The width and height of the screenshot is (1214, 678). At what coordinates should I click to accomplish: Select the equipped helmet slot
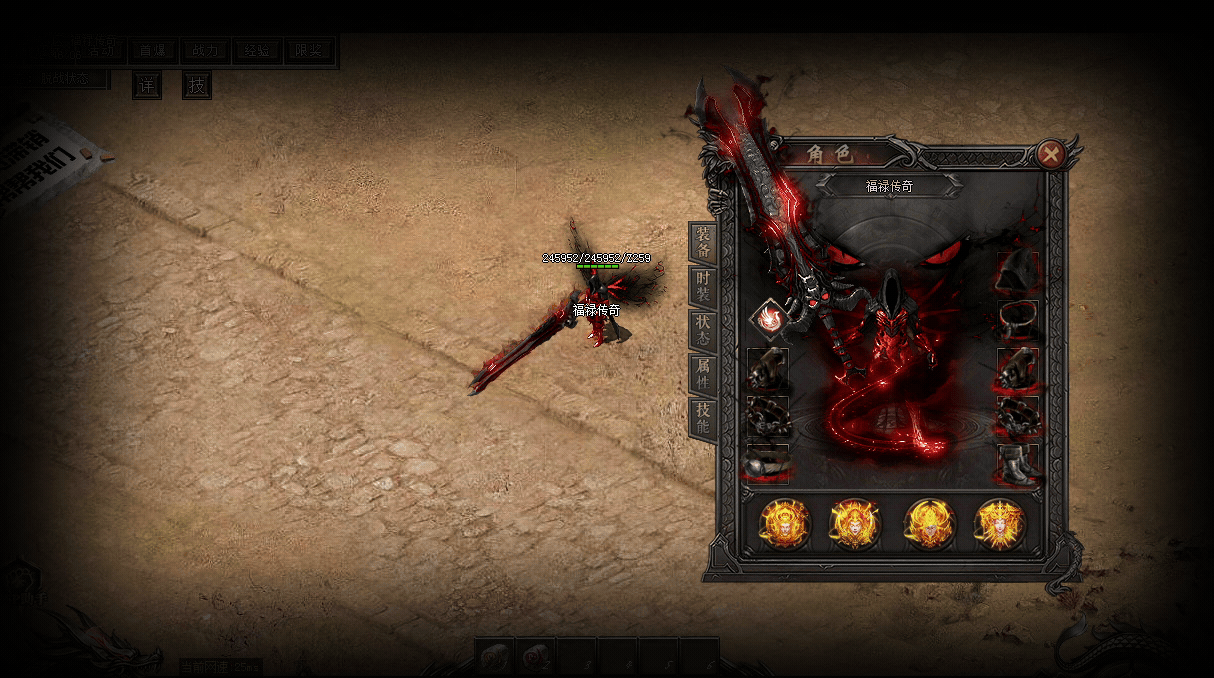click(x=1018, y=271)
